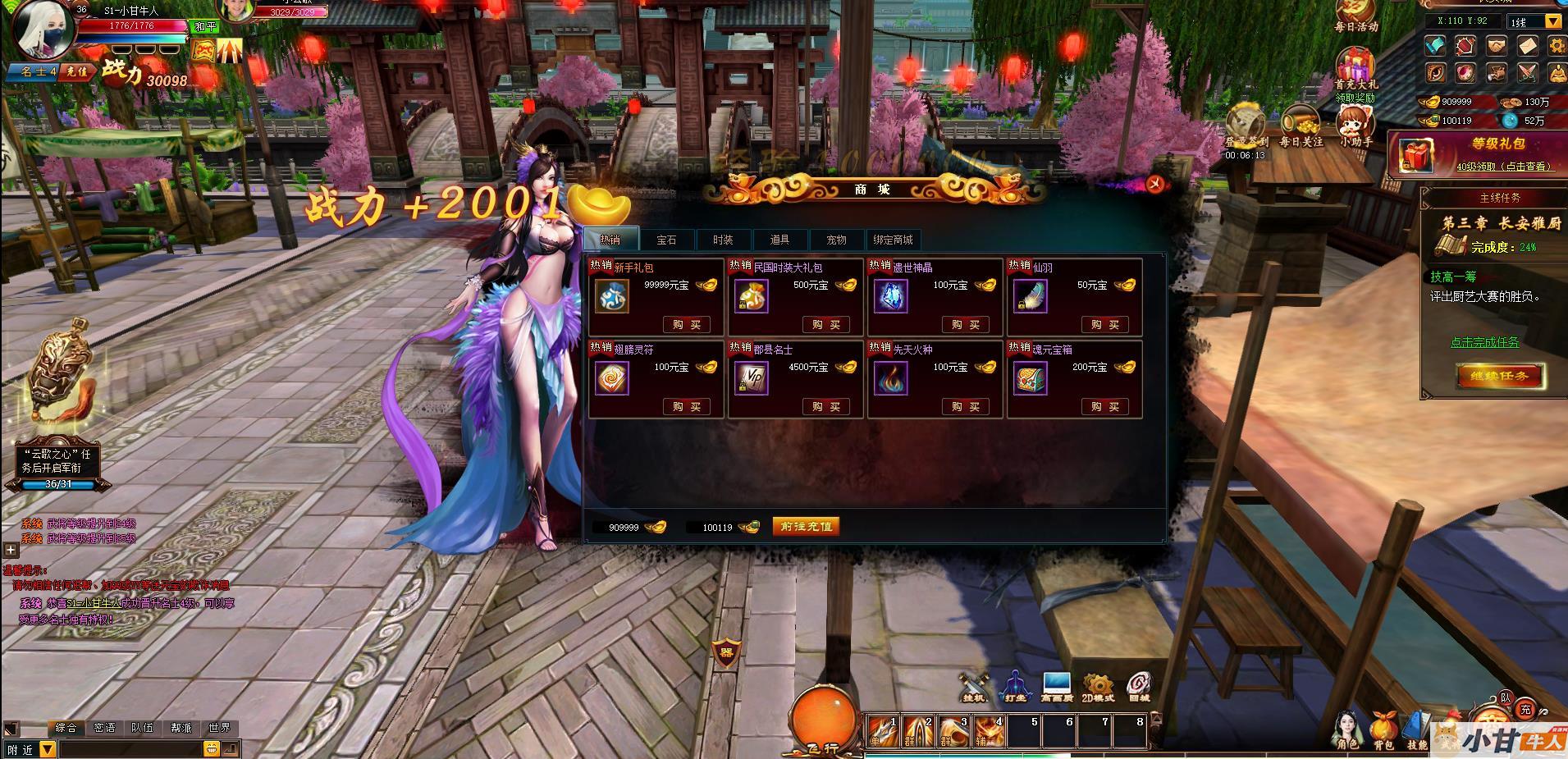
Task: Click the 前往充值 recharge button
Action: click(807, 527)
